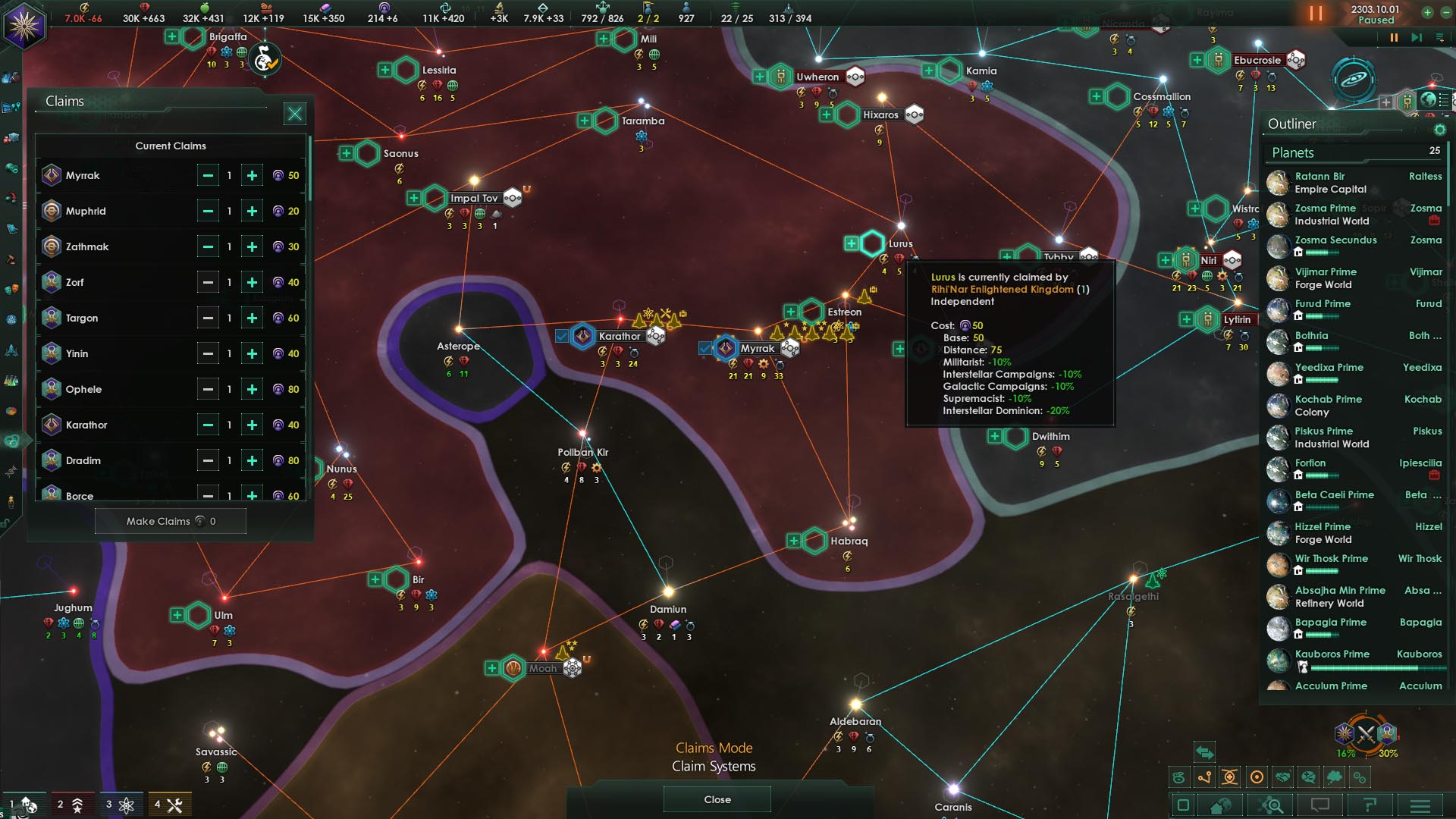Image resolution: width=1456 pixels, height=819 pixels.
Task: Jump to capital with the home planet icon
Action: (1219, 805)
